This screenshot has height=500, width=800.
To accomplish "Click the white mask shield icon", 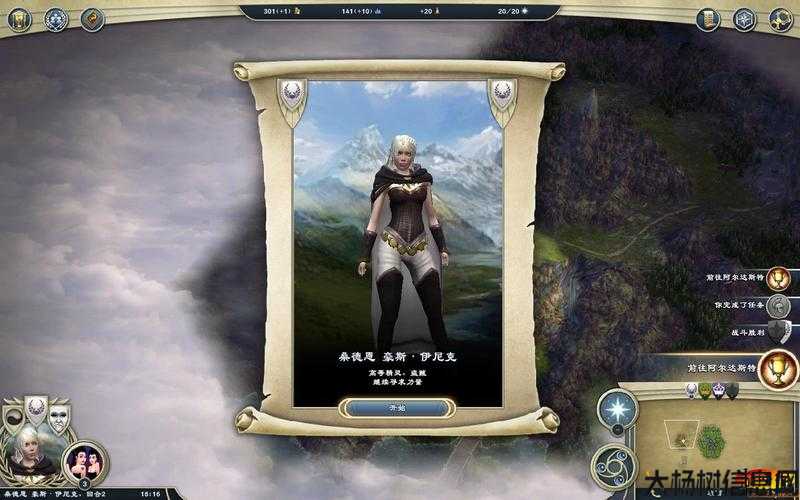I will click(x=60, y=418).
